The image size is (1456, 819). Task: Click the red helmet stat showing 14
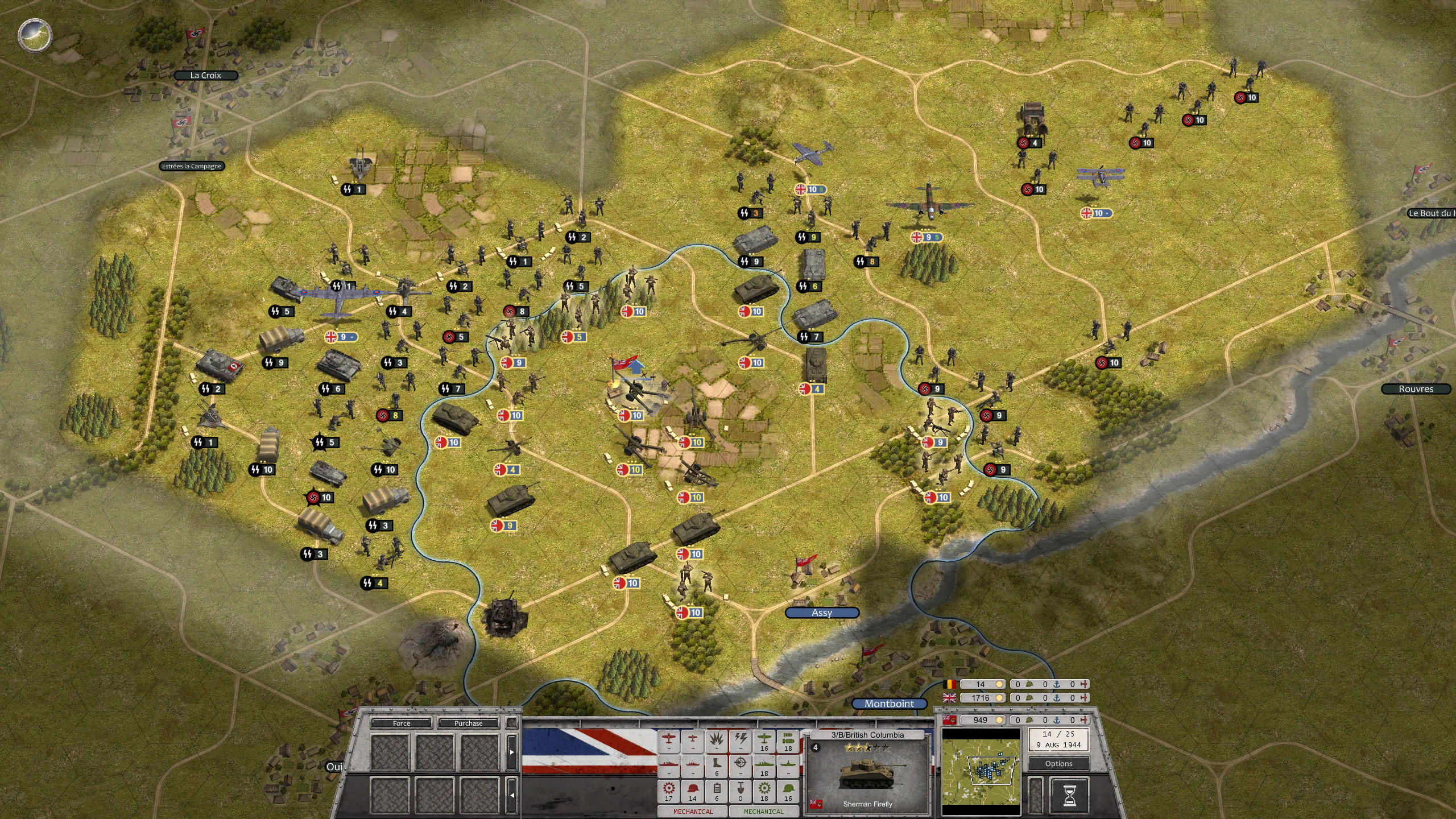click(x=693, y=788)
